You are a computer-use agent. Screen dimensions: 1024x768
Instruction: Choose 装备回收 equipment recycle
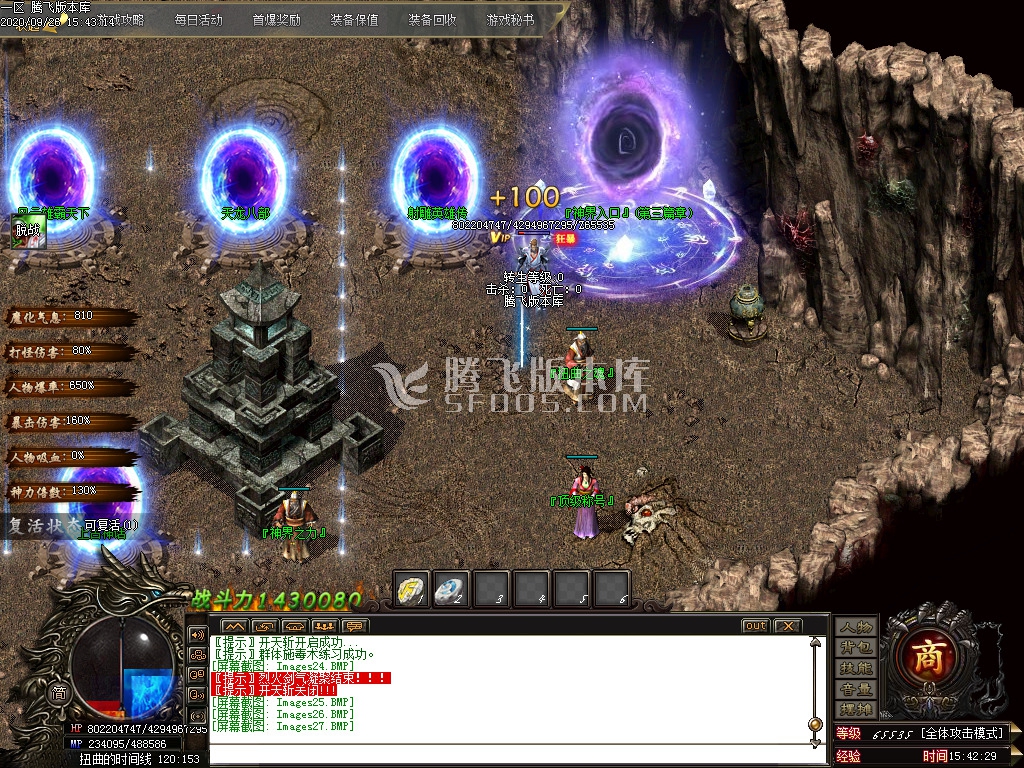tap(433, 19)
